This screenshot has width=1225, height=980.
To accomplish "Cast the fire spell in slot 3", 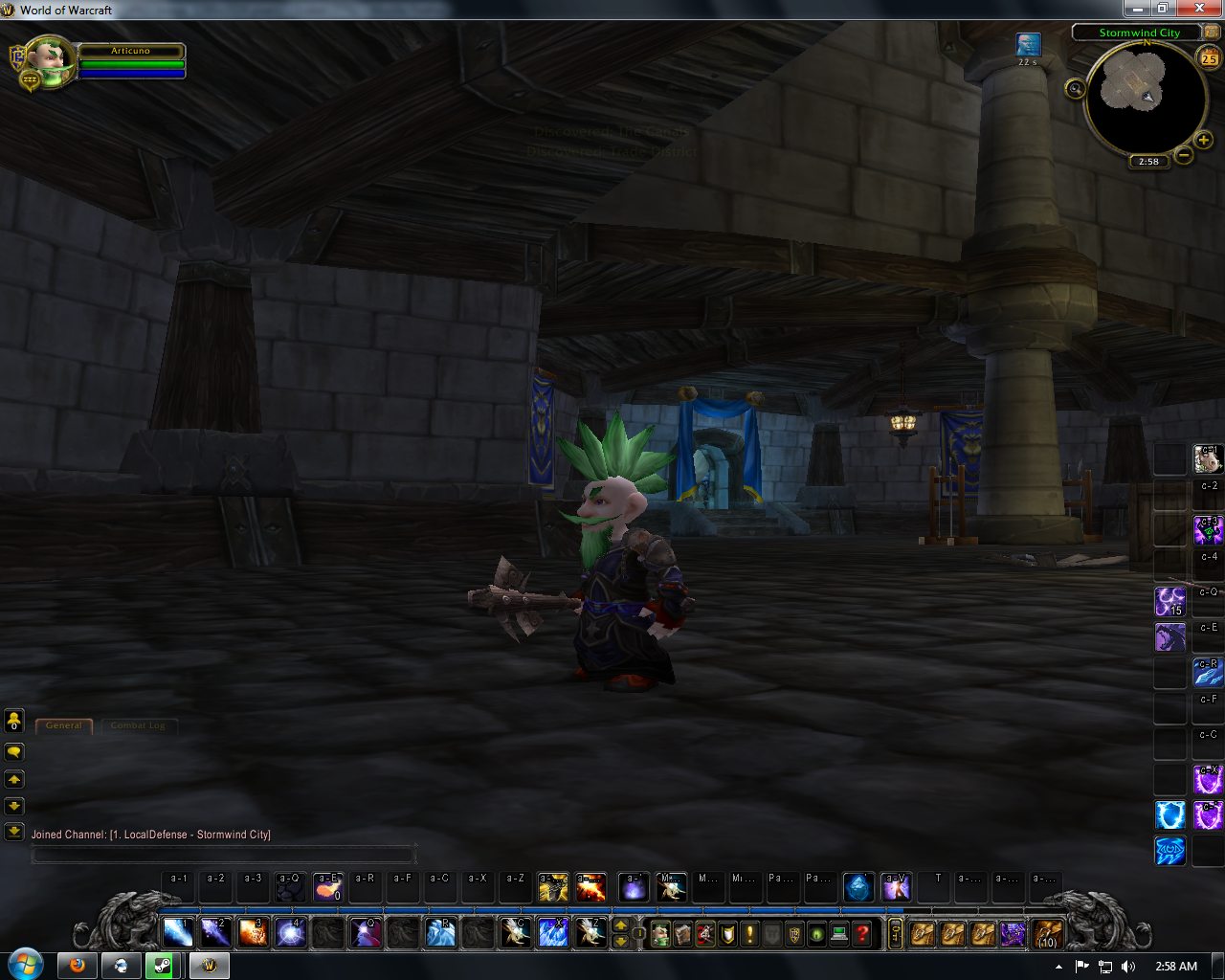I will [x=253, y=932].
